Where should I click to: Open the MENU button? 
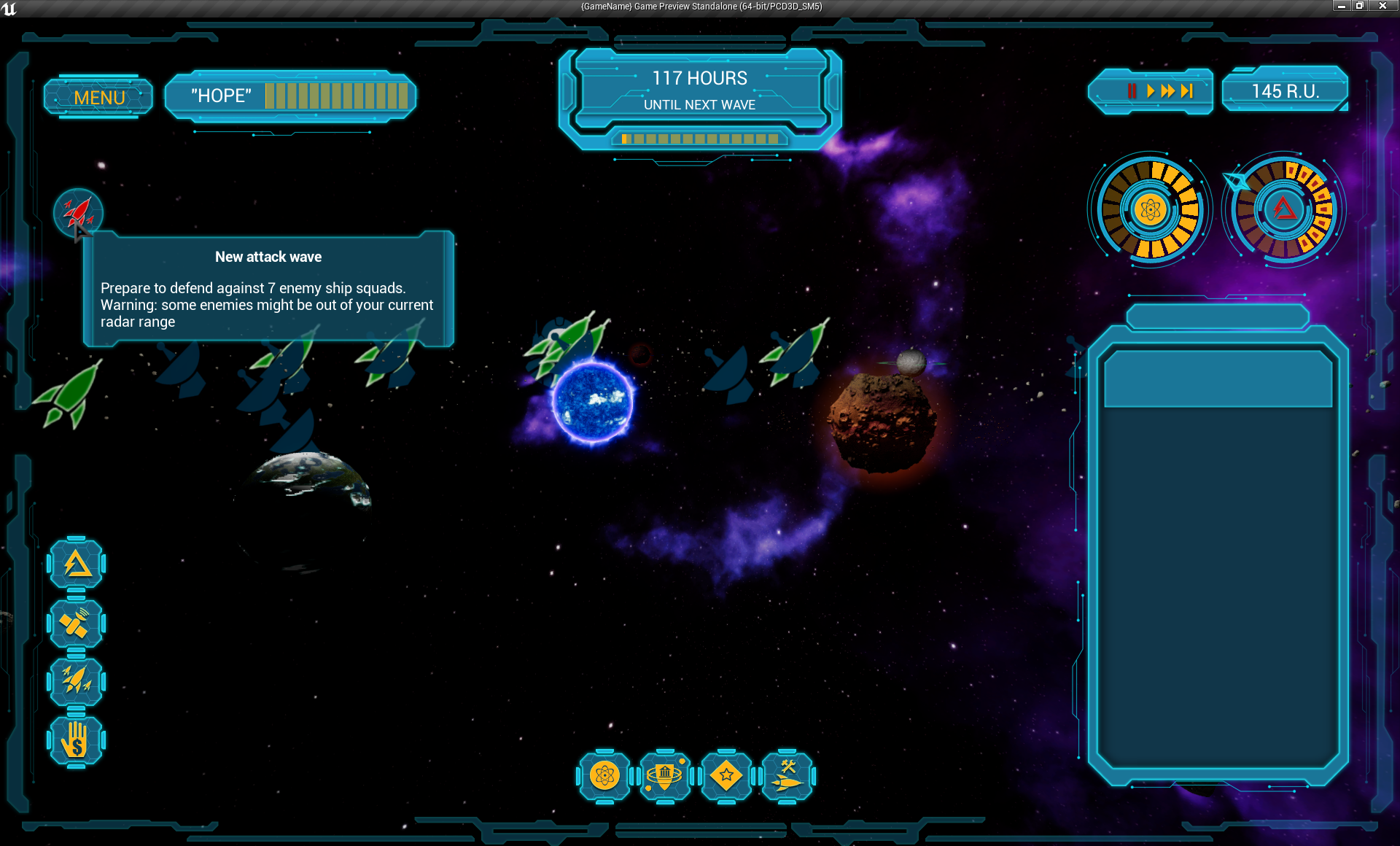(x=99, y=97)
